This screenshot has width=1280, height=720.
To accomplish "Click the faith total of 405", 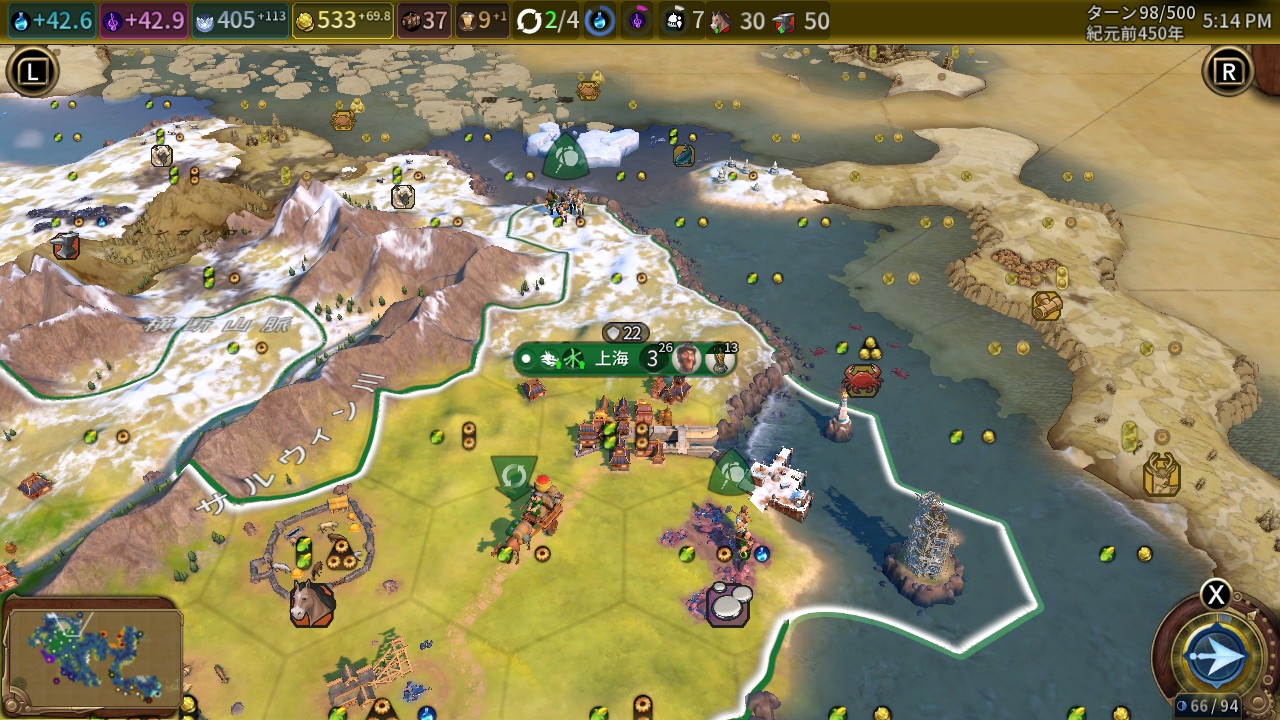I will point(240,21).
